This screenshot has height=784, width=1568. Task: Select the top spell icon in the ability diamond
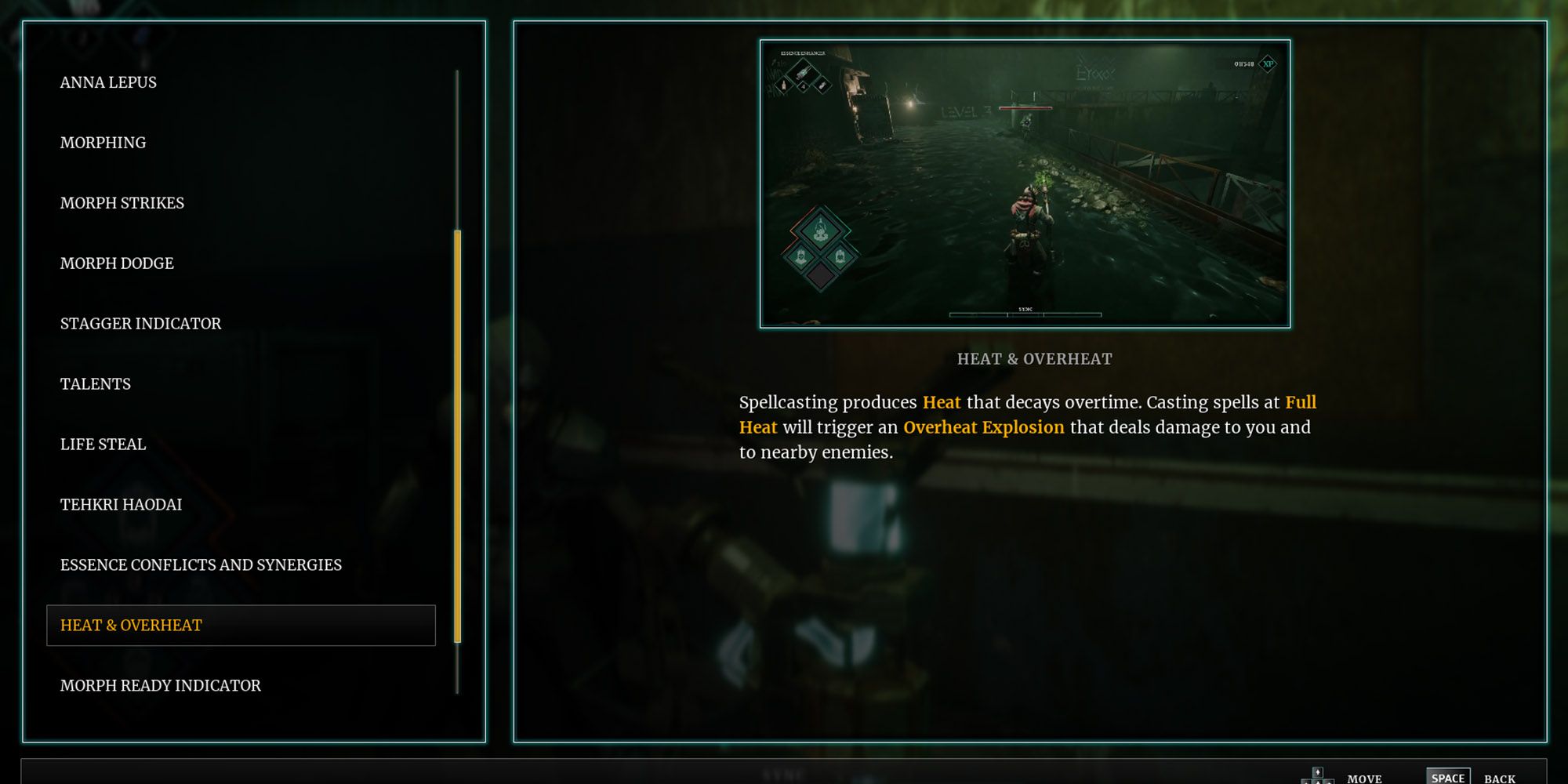coord(820,229)
